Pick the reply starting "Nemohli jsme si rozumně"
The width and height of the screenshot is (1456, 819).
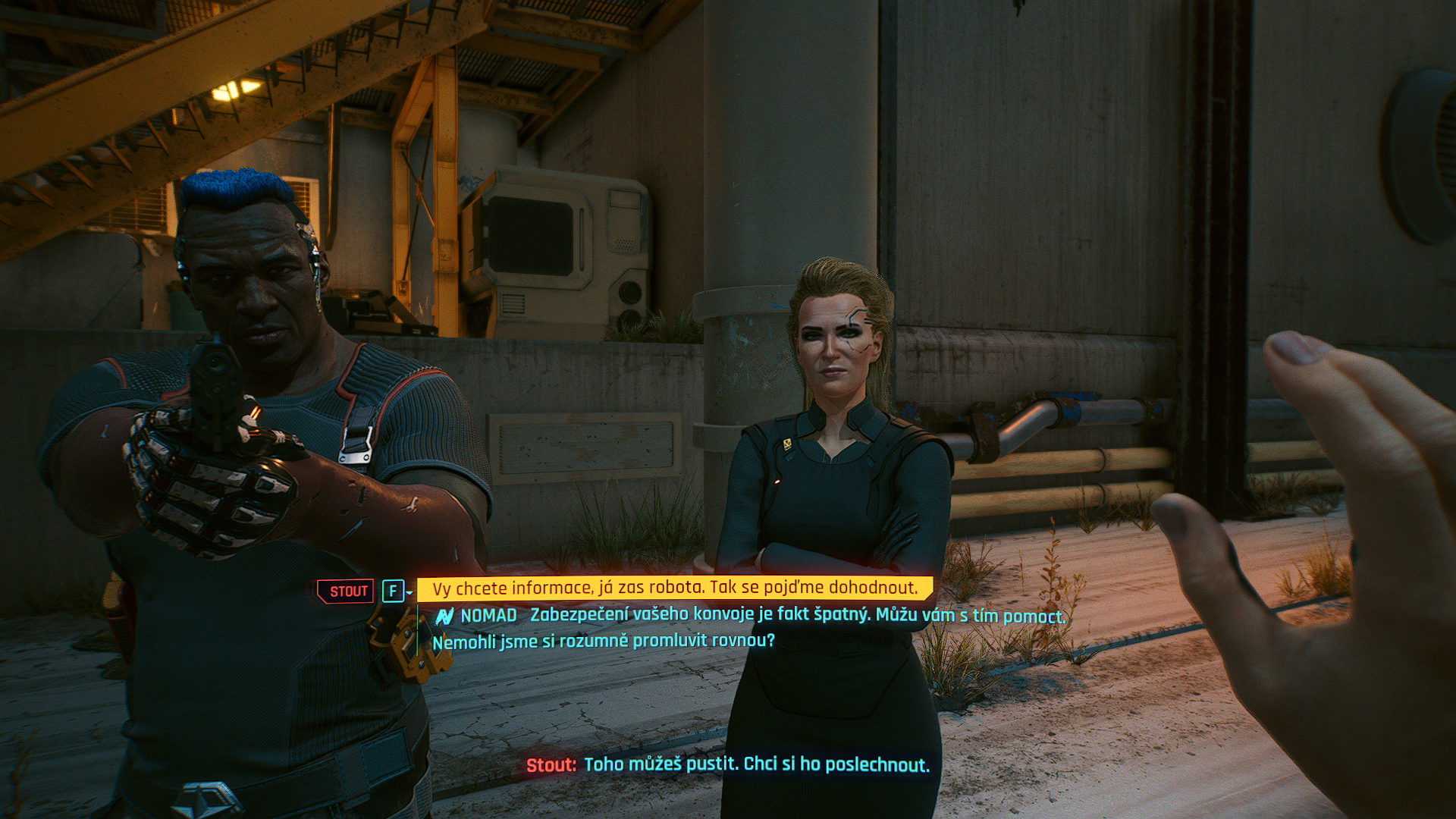click(604, 642)
